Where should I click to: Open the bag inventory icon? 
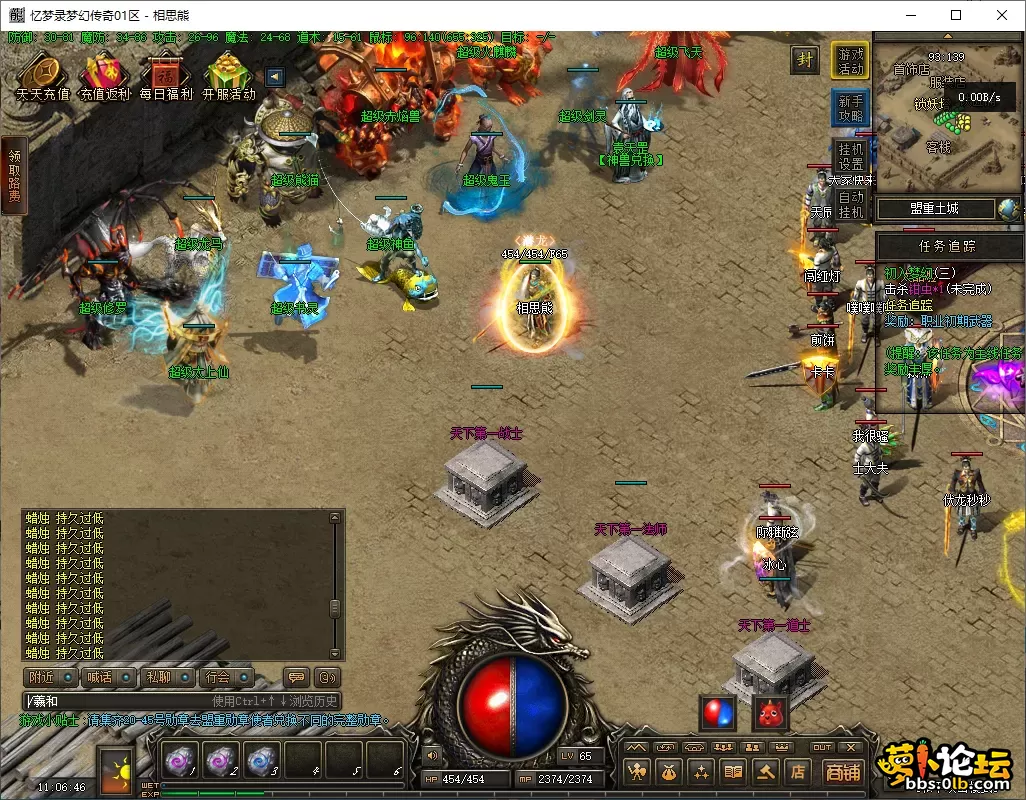(669, 771)
